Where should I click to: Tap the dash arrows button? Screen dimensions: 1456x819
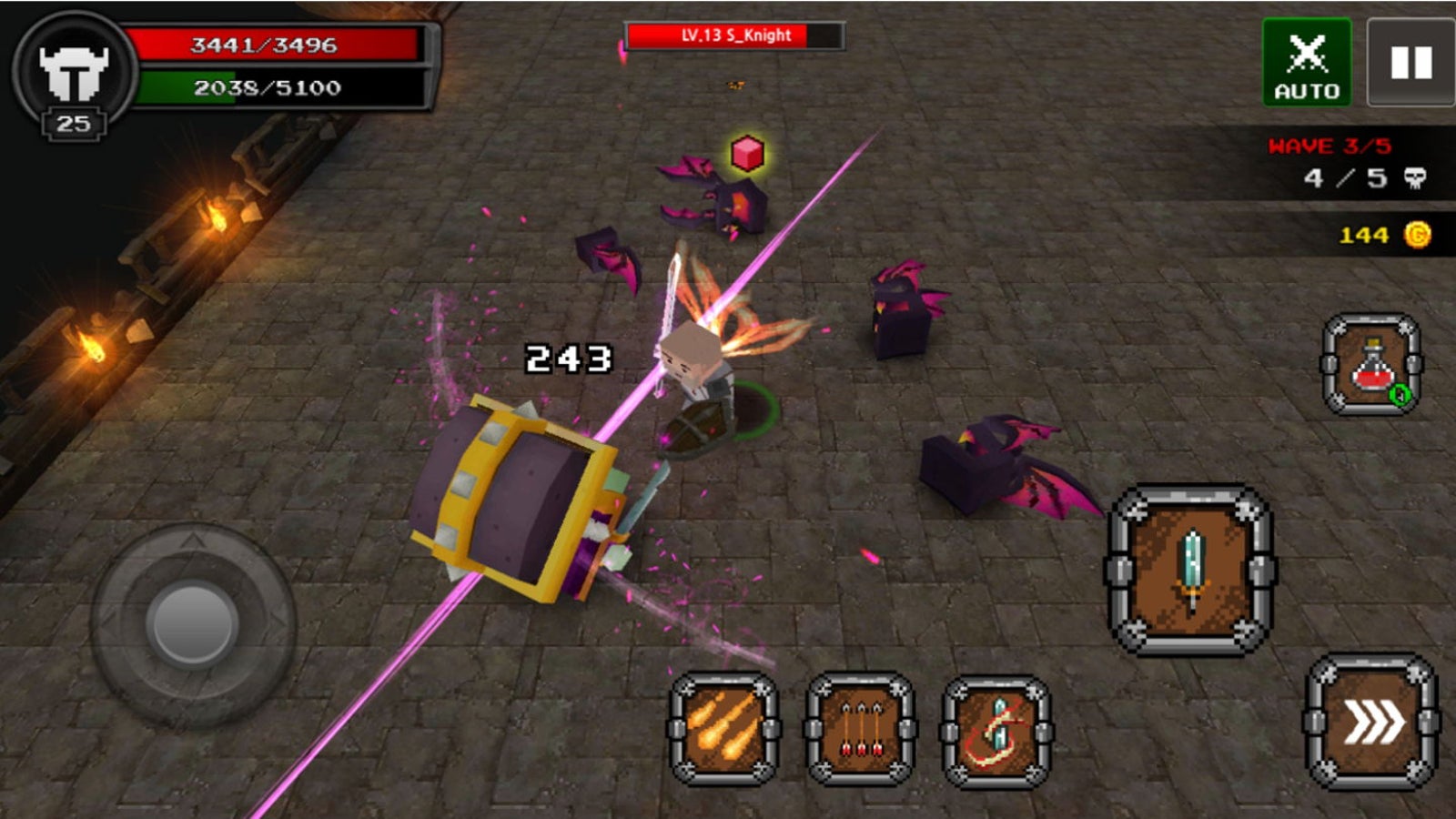coord(1372,723)
